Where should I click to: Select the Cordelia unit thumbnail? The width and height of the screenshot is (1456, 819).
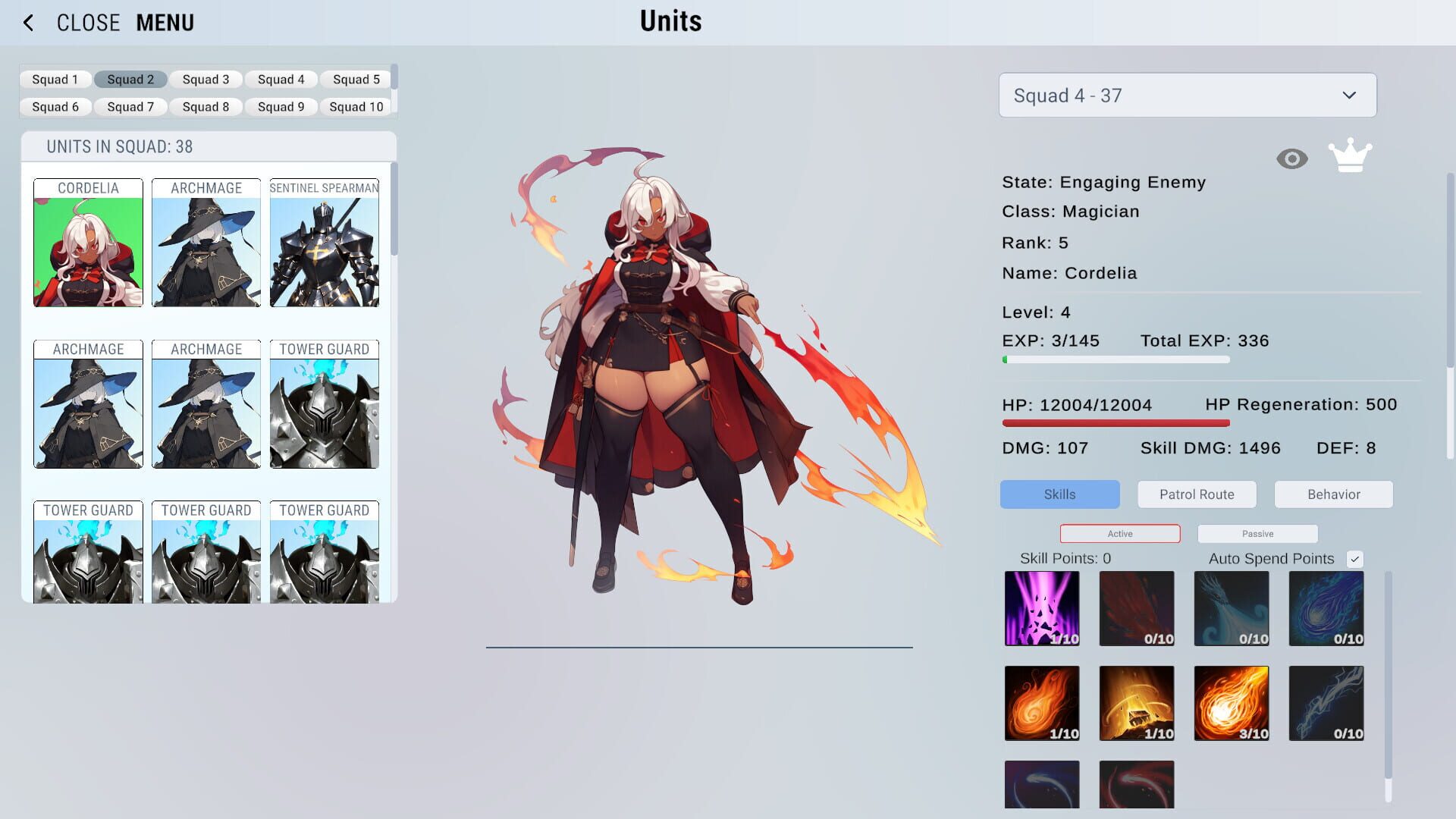(87, 243)
